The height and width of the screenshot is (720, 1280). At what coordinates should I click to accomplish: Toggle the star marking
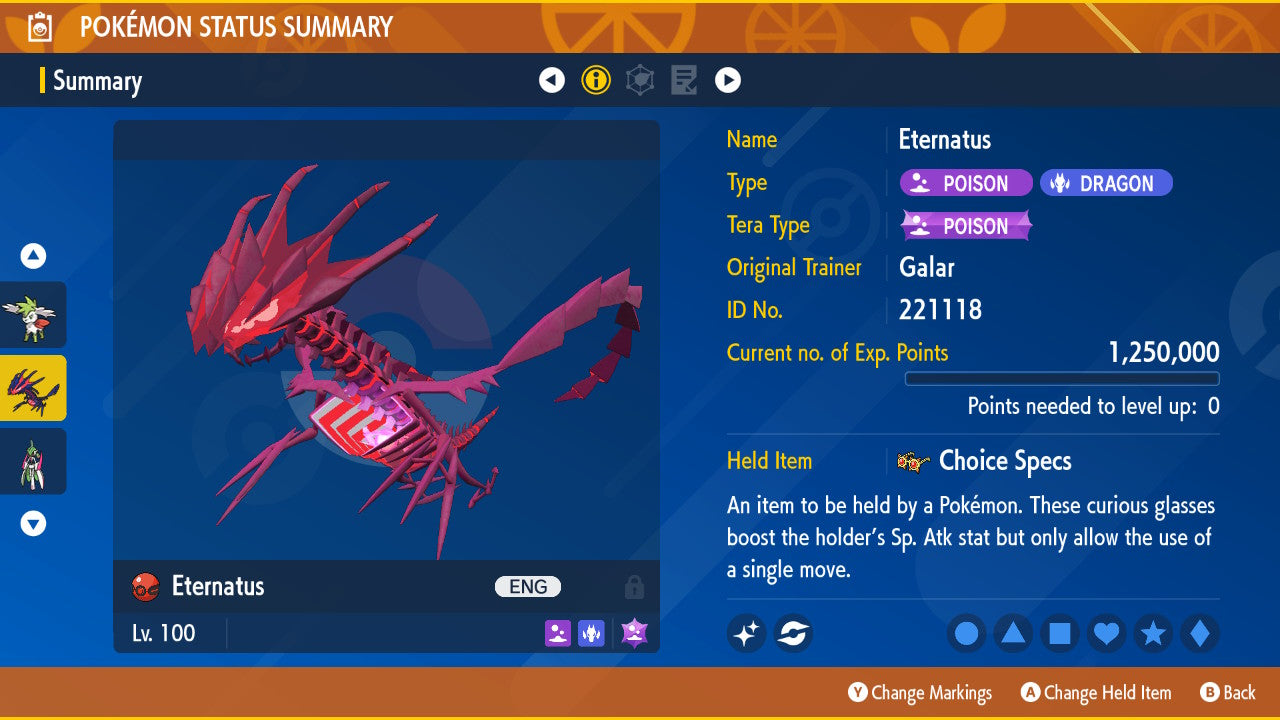click(1153, 633)
